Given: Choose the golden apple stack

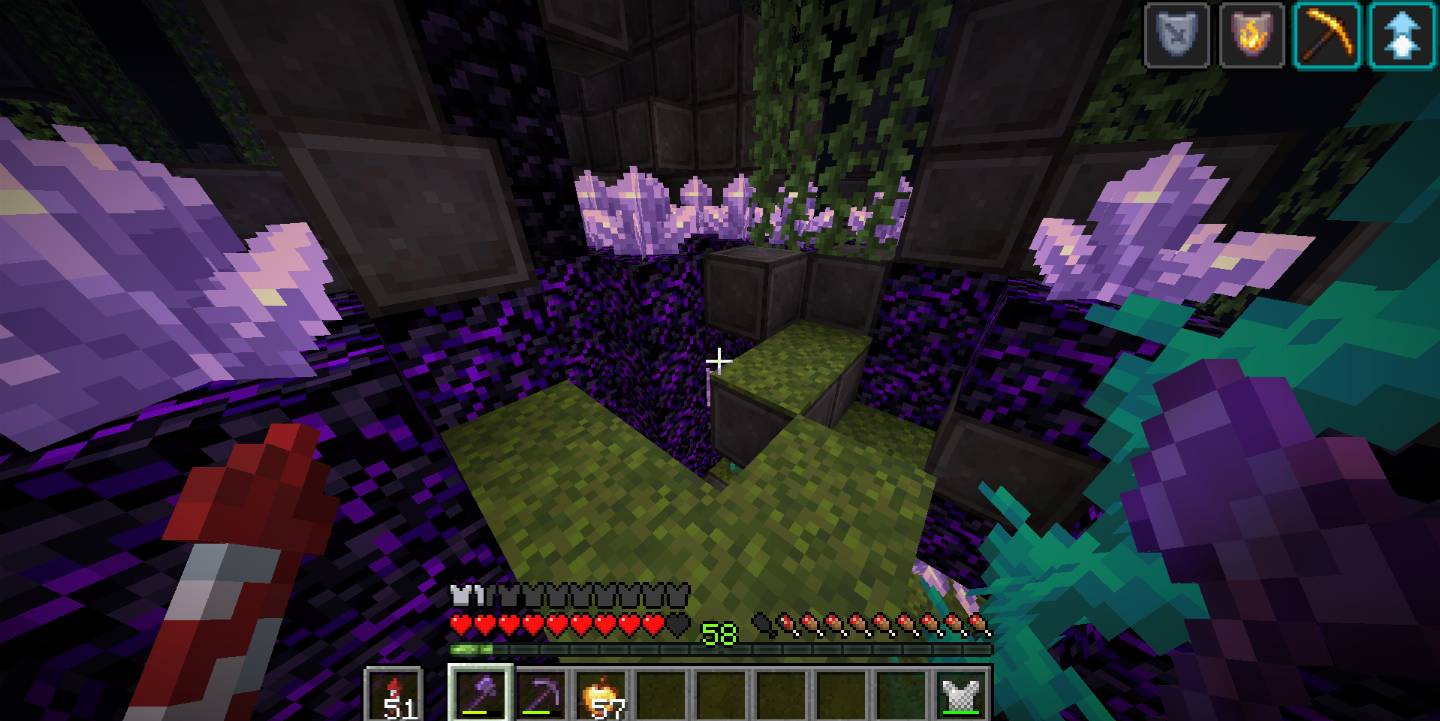Looking at the screenshot, I should [x=601, y=692].
